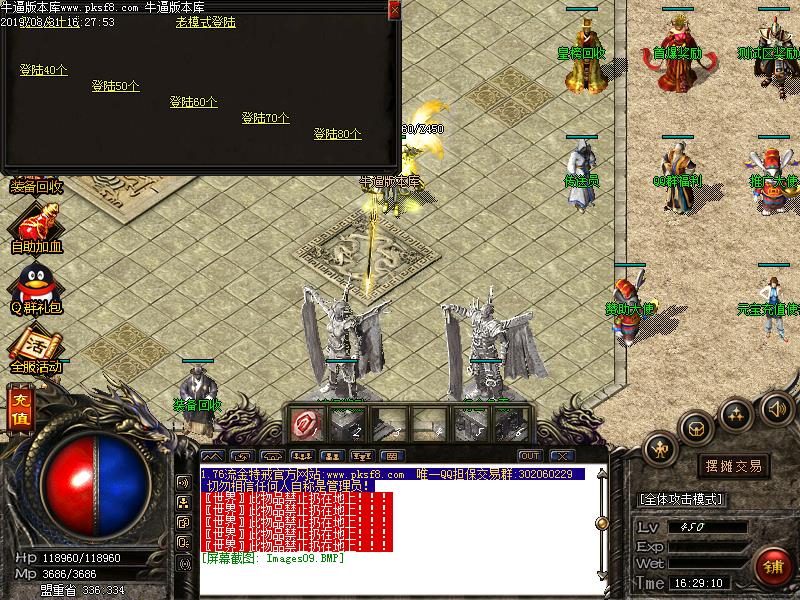This screenshot has width=800, height=600.
Task: Toggle the sound speaker icon
Action: point(776,408)
